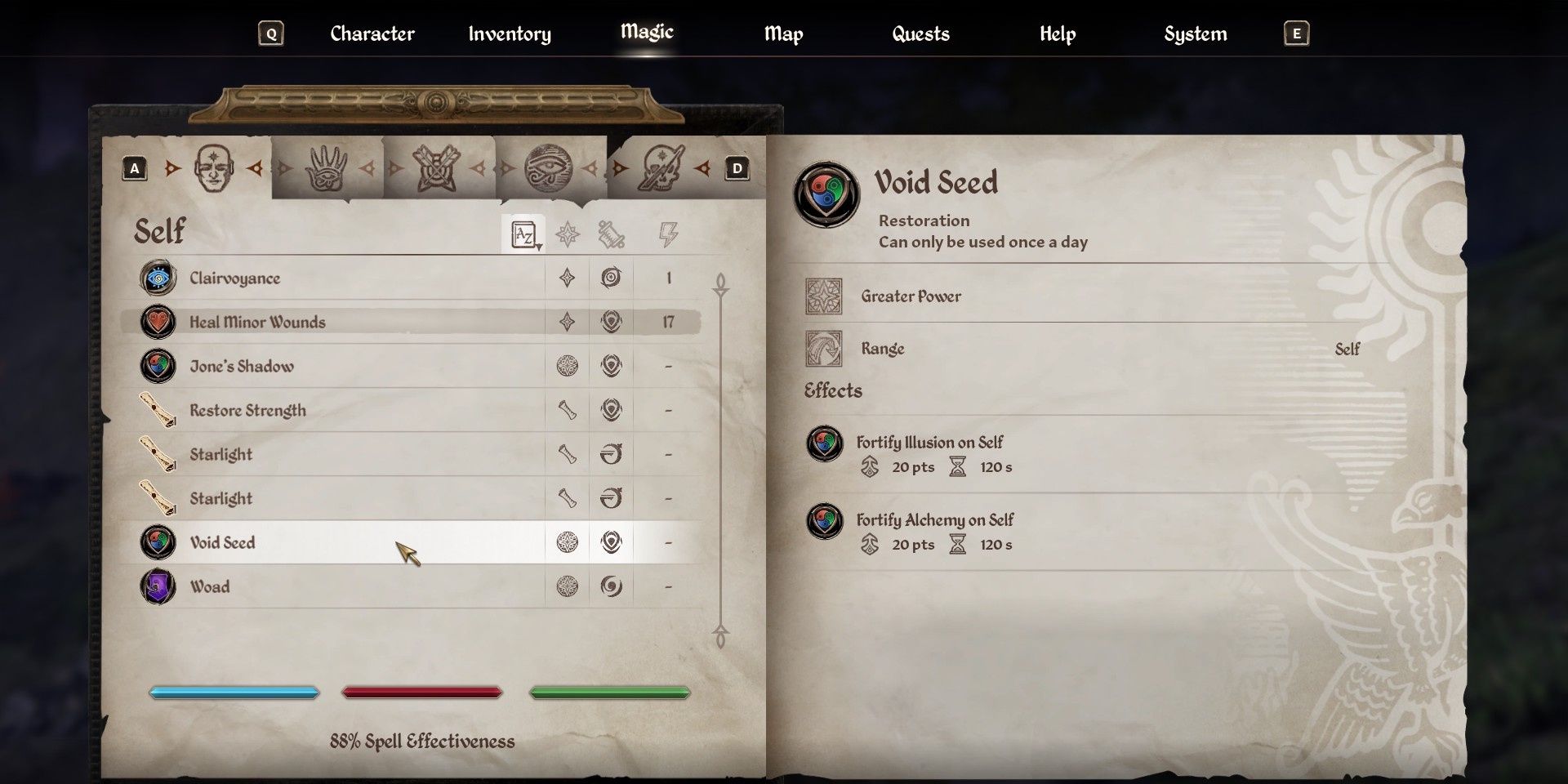Open the Map screen
The height and width of the screenshot is (784, 1568).
[x=783, y=33]
